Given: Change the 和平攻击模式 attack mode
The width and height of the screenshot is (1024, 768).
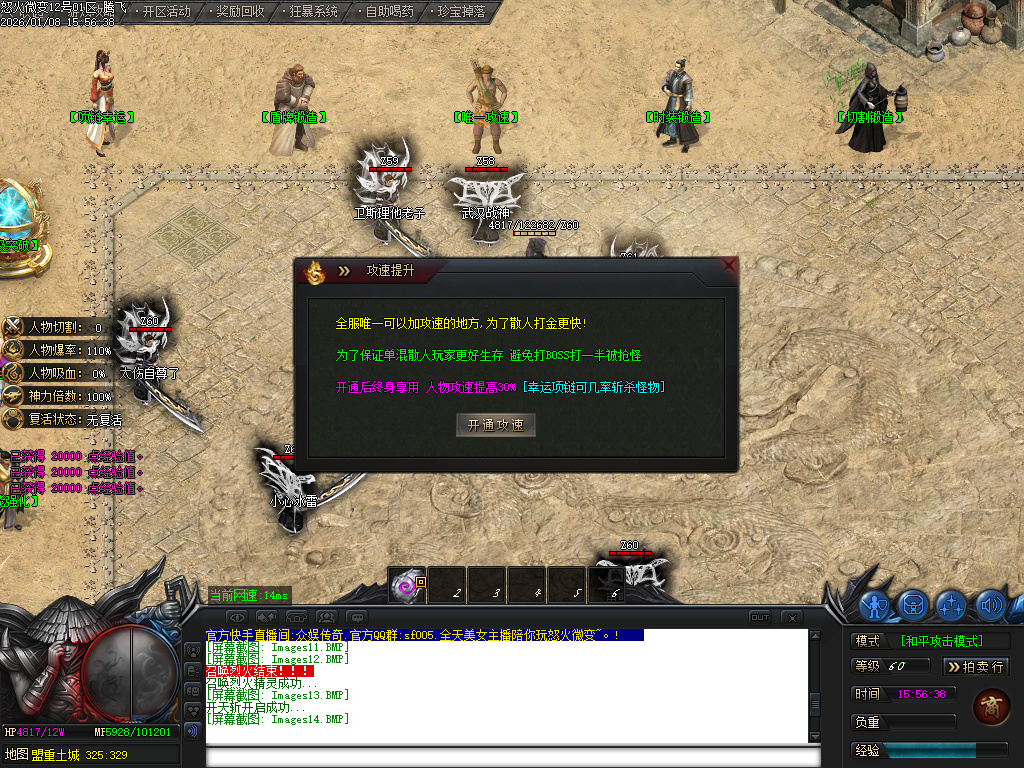Looking at the screenshot, I should (940, 641).
